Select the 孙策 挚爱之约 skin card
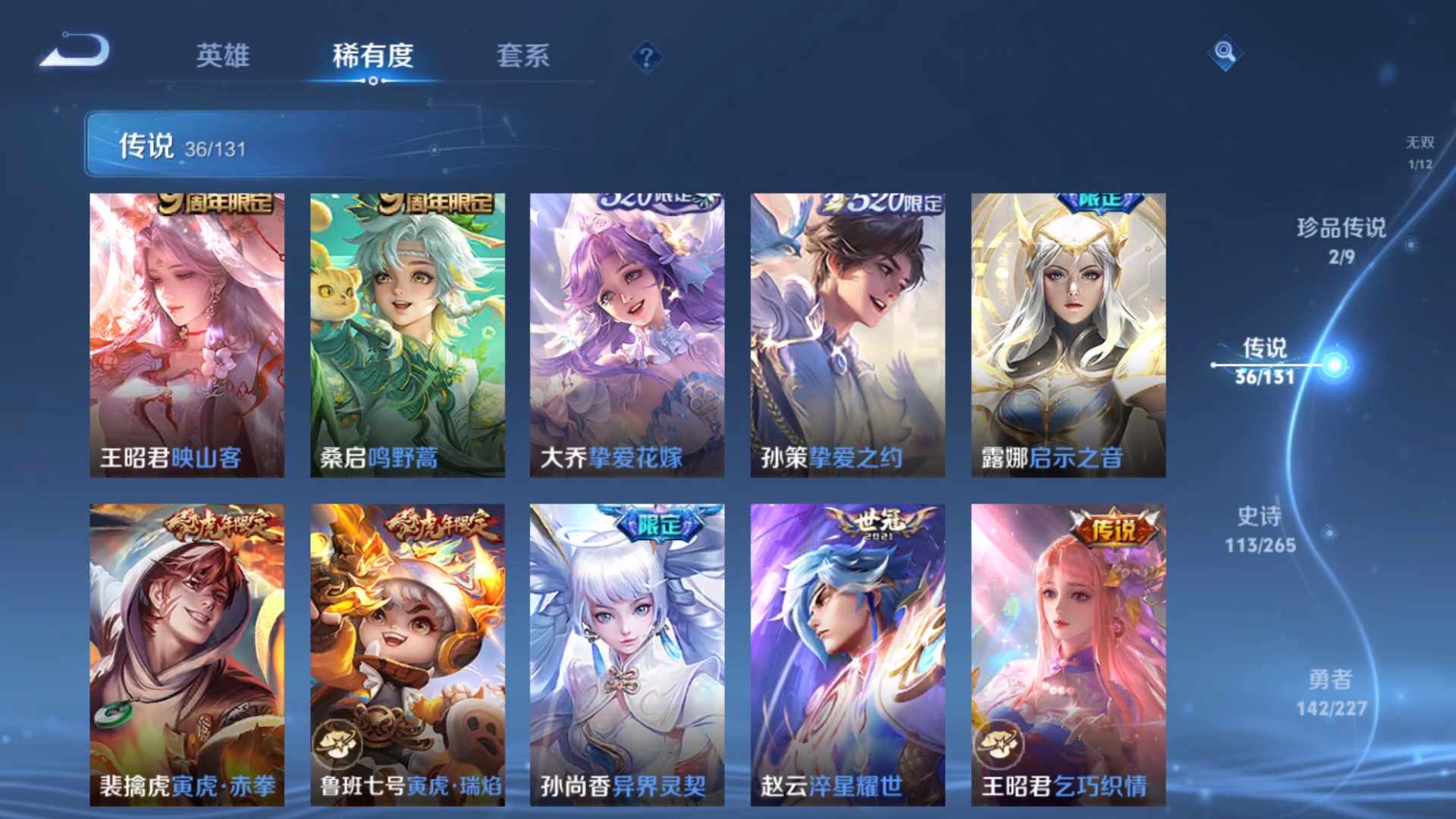 [847, 335]
